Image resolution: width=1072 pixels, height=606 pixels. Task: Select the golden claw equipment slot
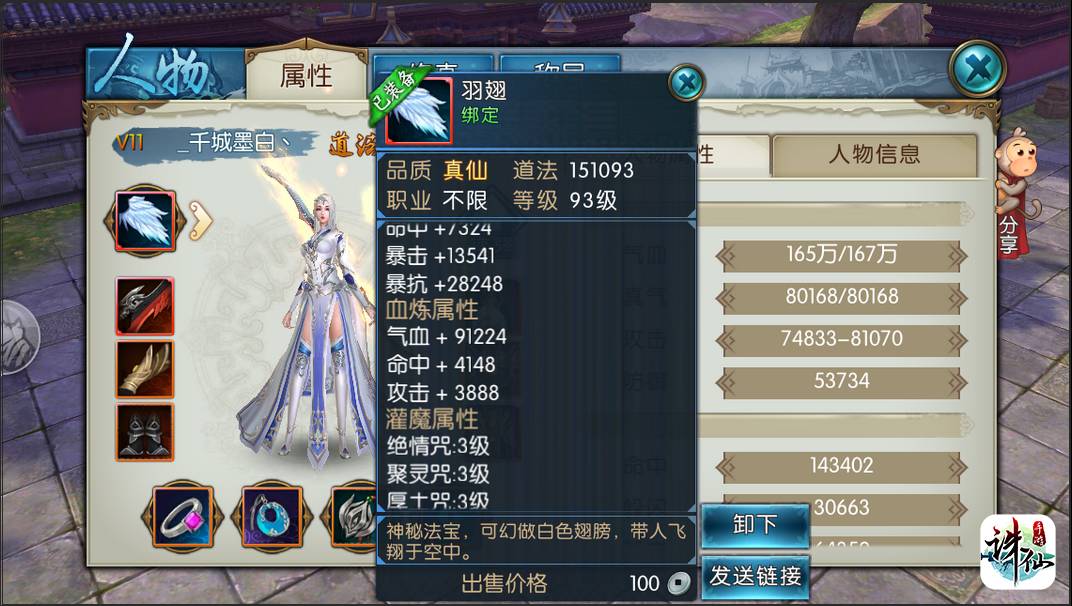(145, 369)
